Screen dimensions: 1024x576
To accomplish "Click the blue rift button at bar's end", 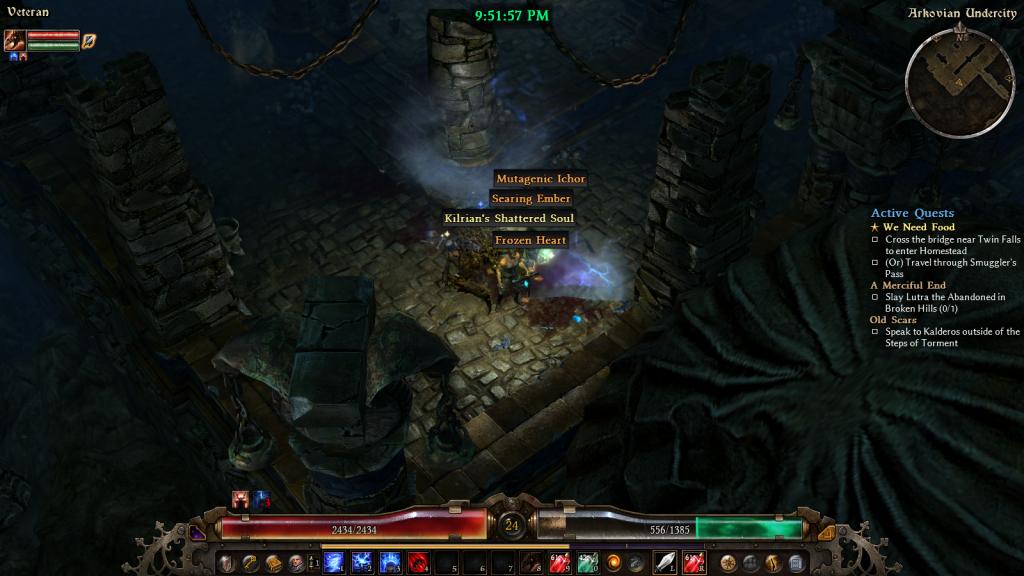I will pyautogui.click(x=796, y=563).
